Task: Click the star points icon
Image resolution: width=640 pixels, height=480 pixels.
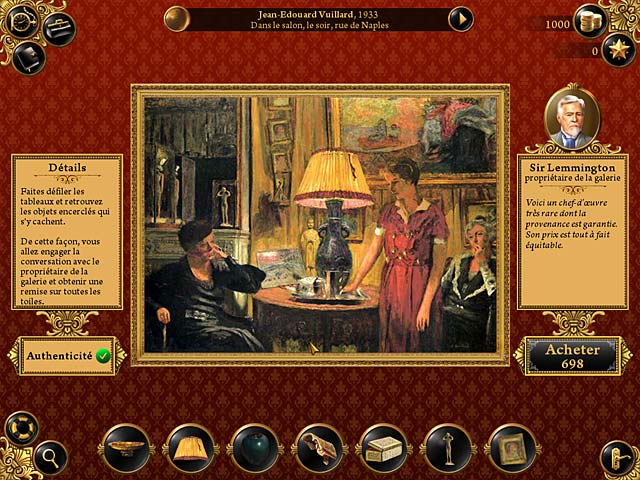Action: [x=617, y=50]
